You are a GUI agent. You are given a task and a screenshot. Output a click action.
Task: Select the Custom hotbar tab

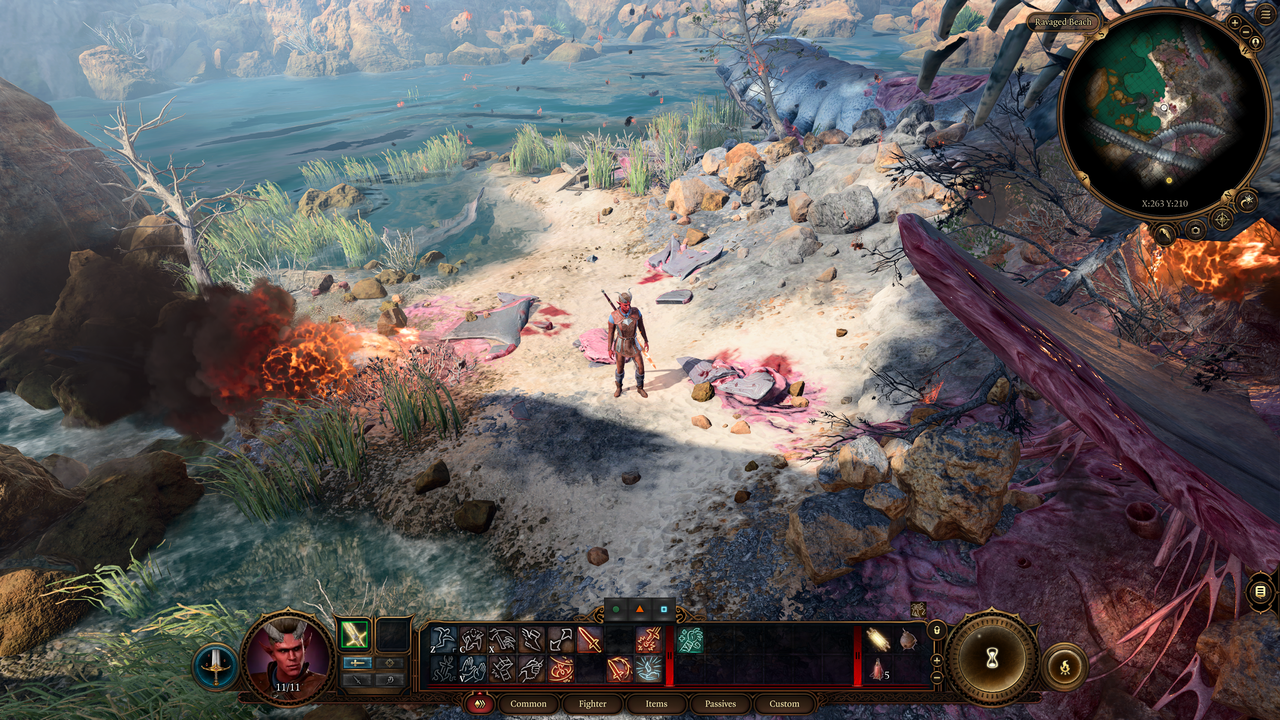[x=784, y=704]
